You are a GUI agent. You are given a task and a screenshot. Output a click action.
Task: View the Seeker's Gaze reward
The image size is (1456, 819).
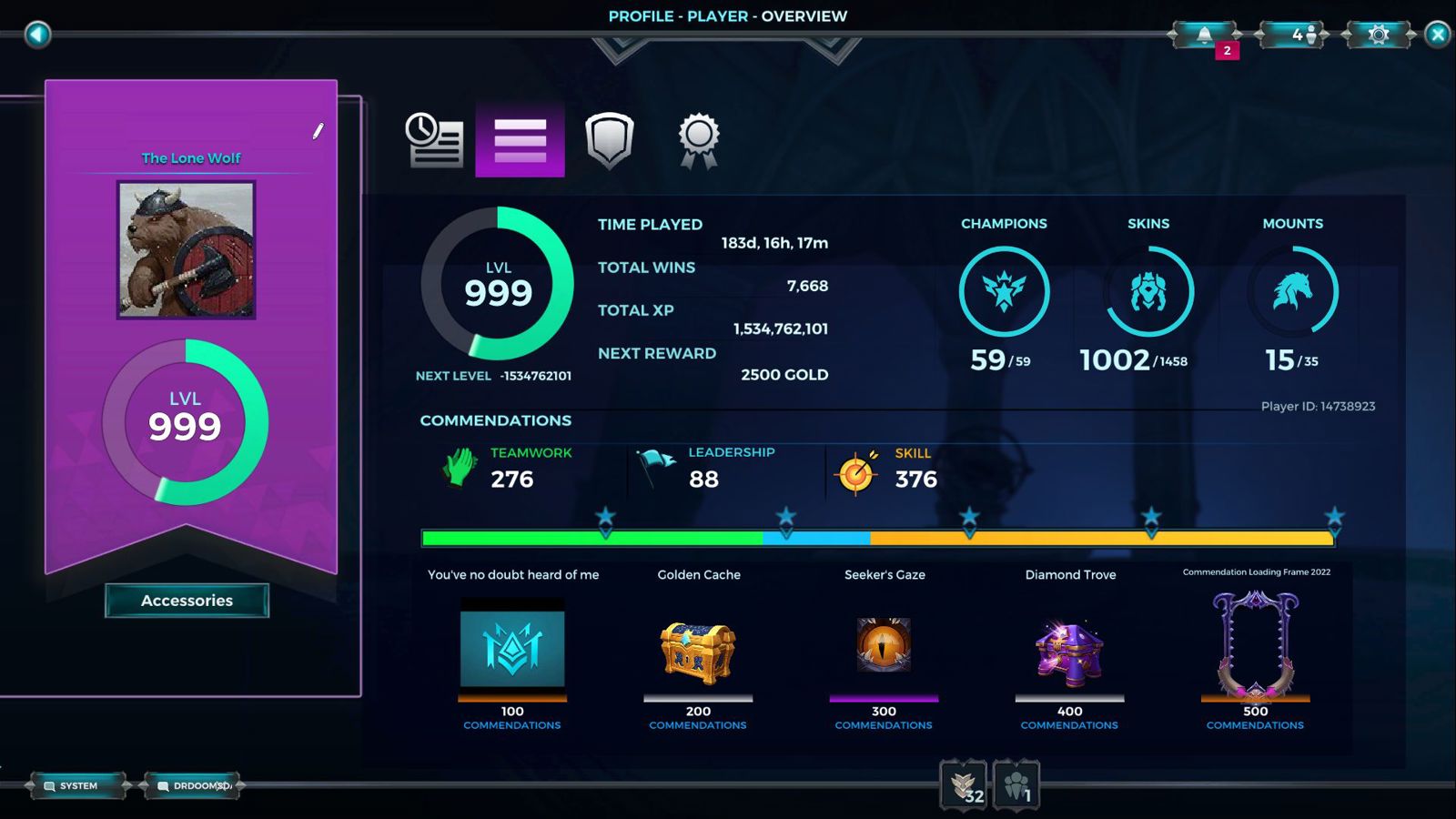884,646
